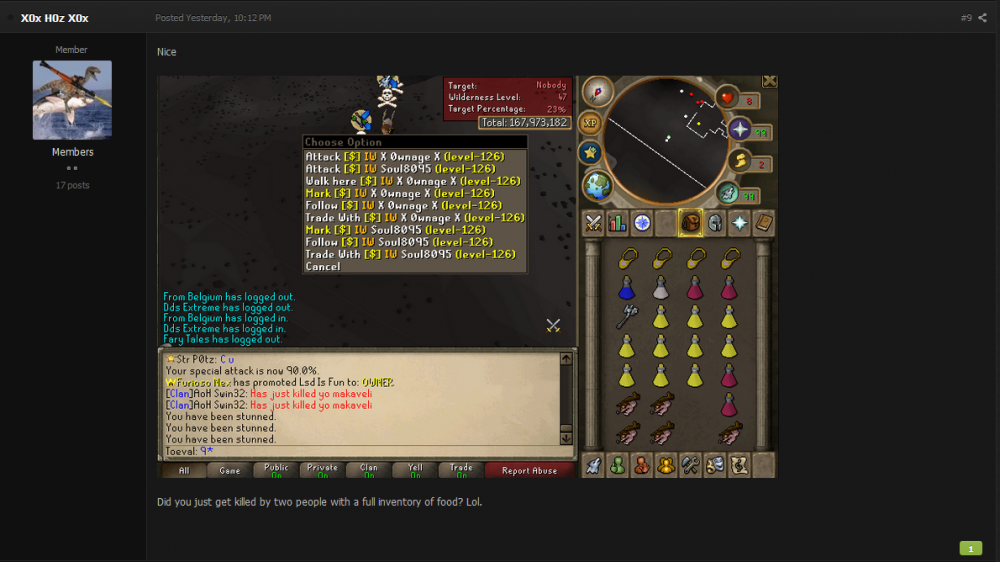Select the blue potion in the inventory
The image size is (1000, 562).
point(626,289)
